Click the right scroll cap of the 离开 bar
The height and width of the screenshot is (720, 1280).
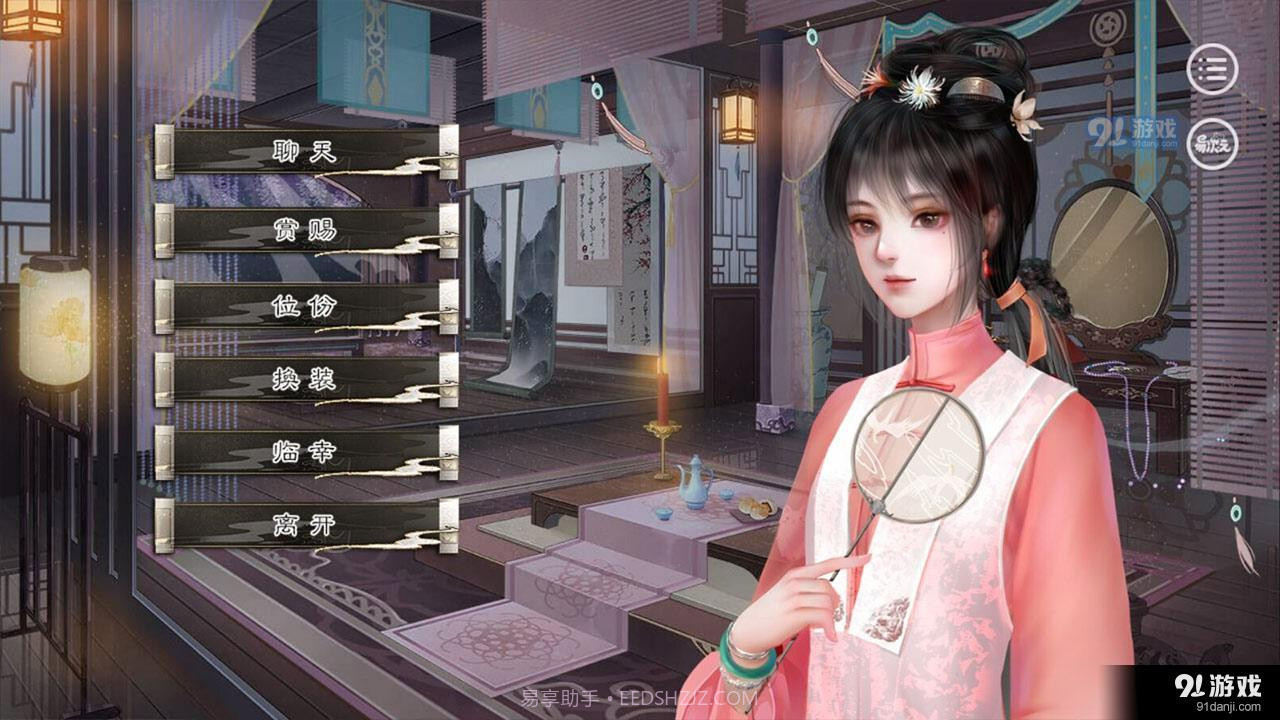pyautogui.click(x=447, y=527)
